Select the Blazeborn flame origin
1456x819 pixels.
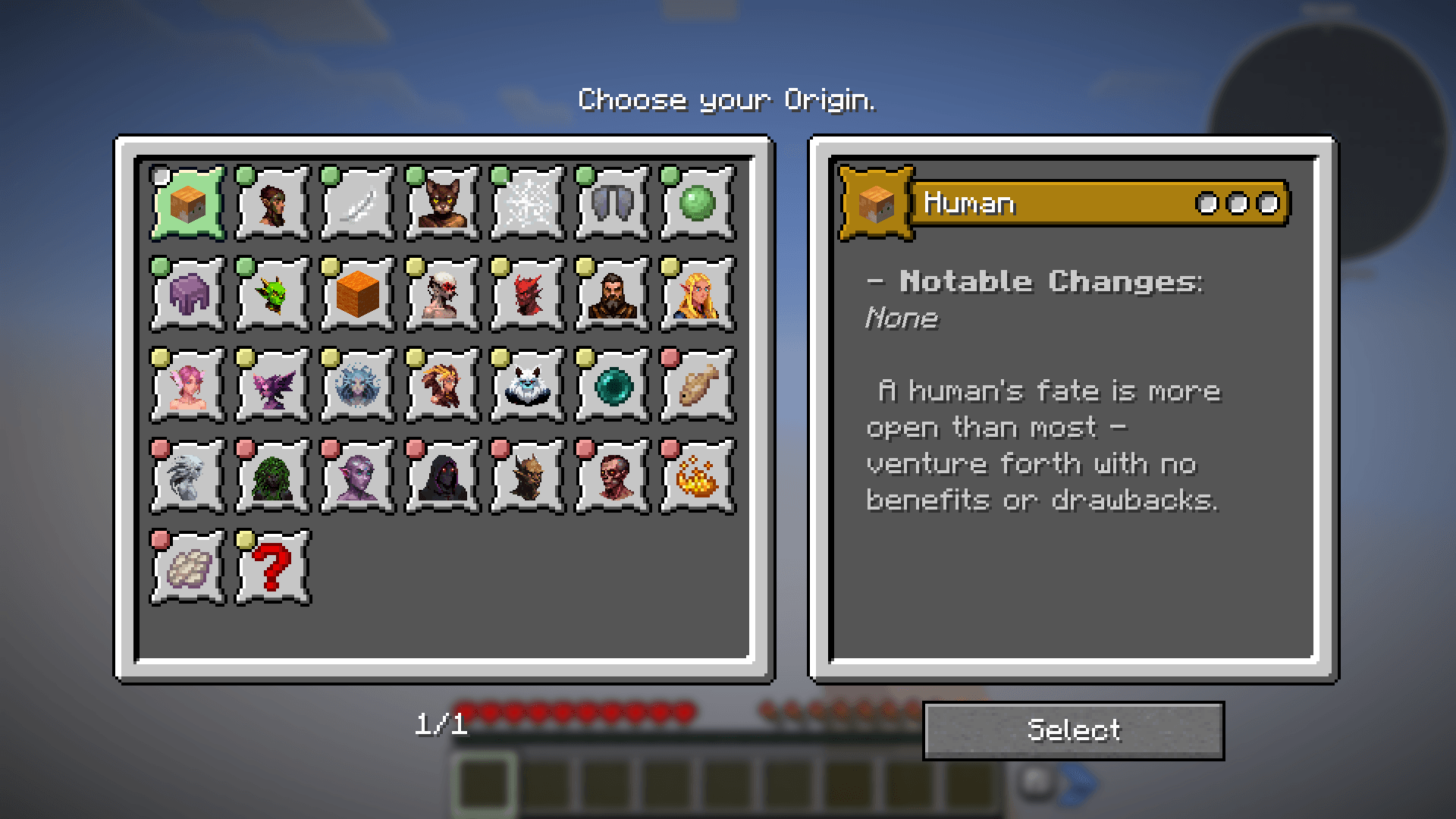tap(696, 474)
